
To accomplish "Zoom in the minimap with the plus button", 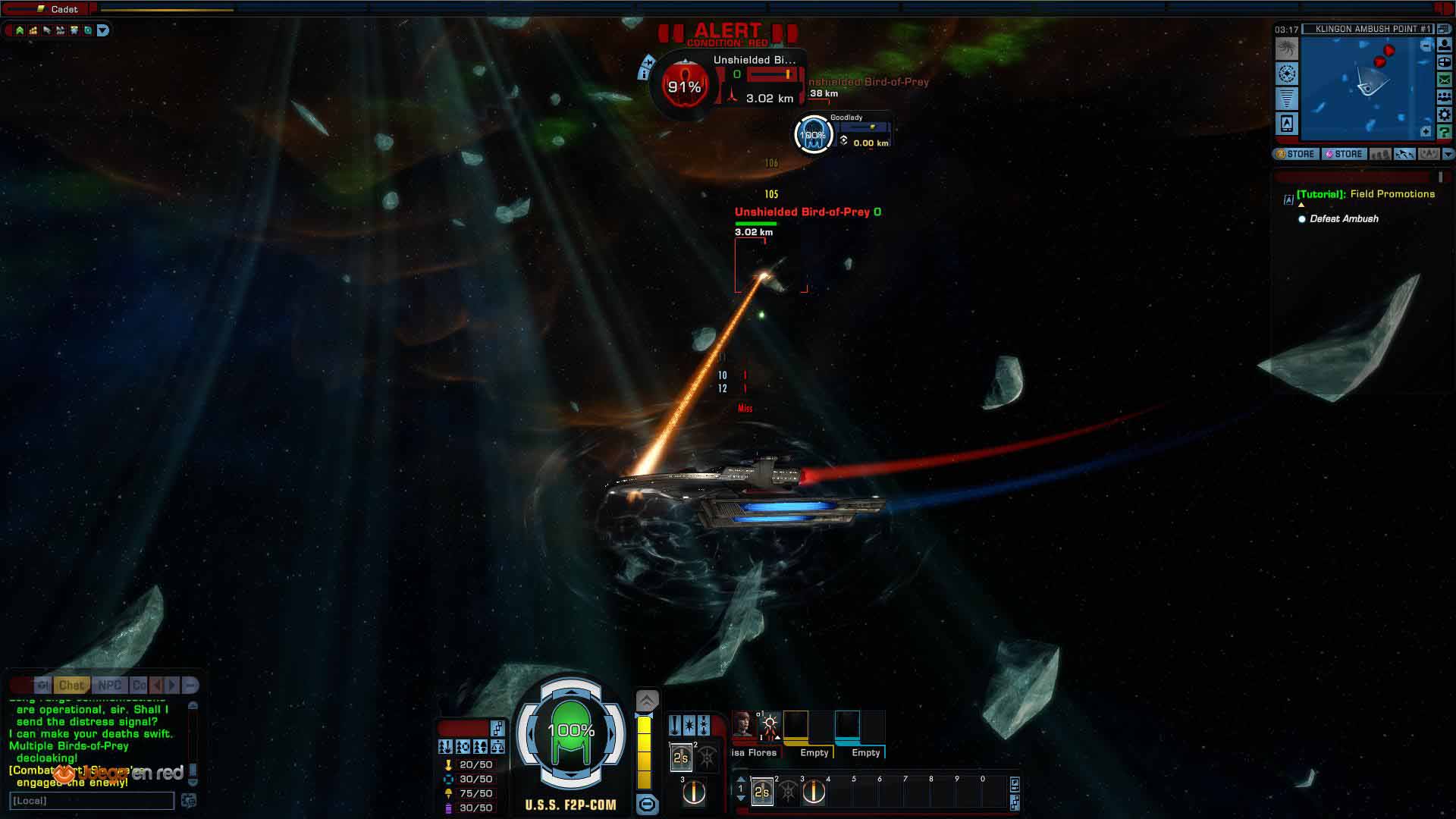I will pyautogui.click(x=1426, y=132).
